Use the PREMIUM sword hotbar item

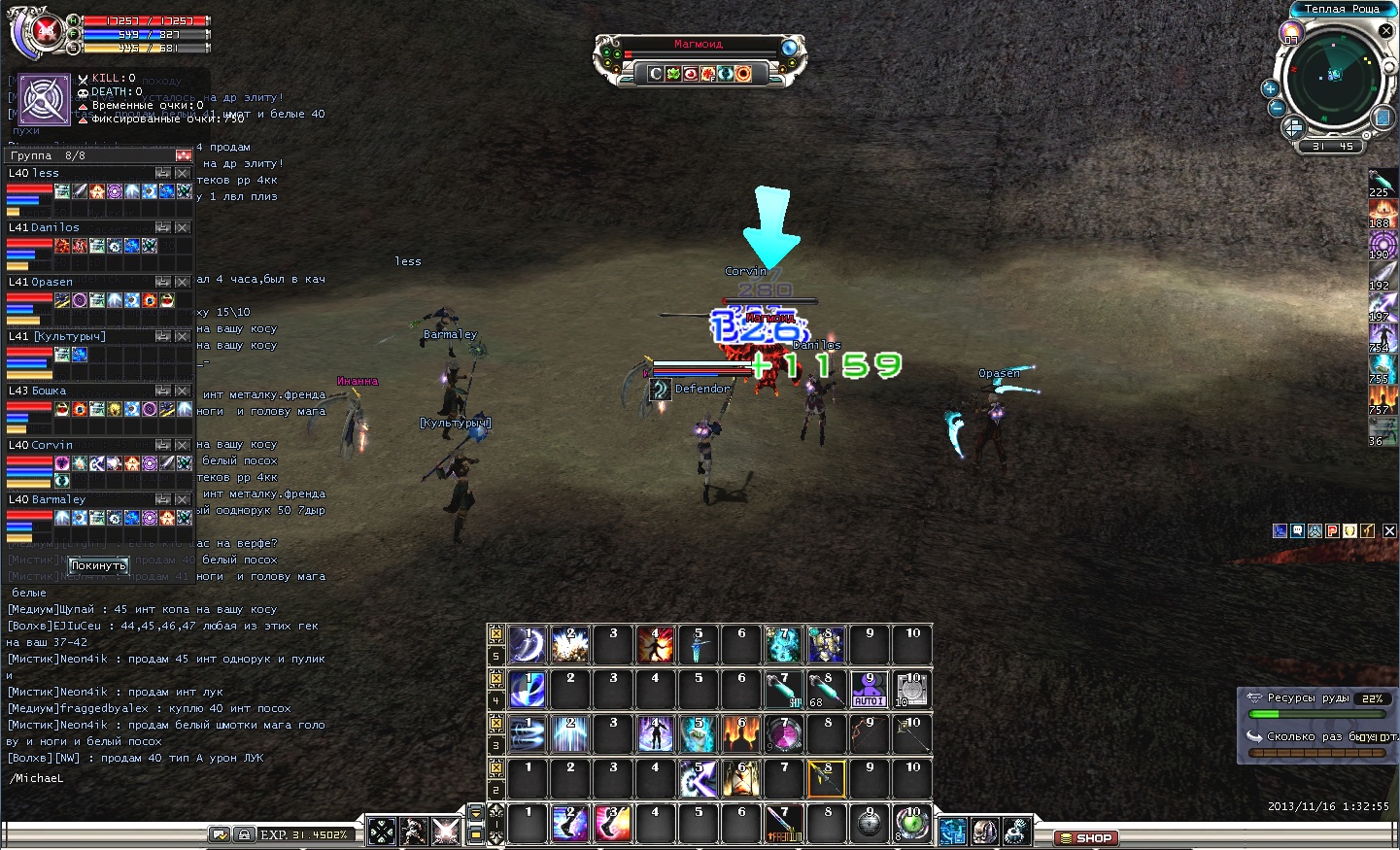click(784, 823)
